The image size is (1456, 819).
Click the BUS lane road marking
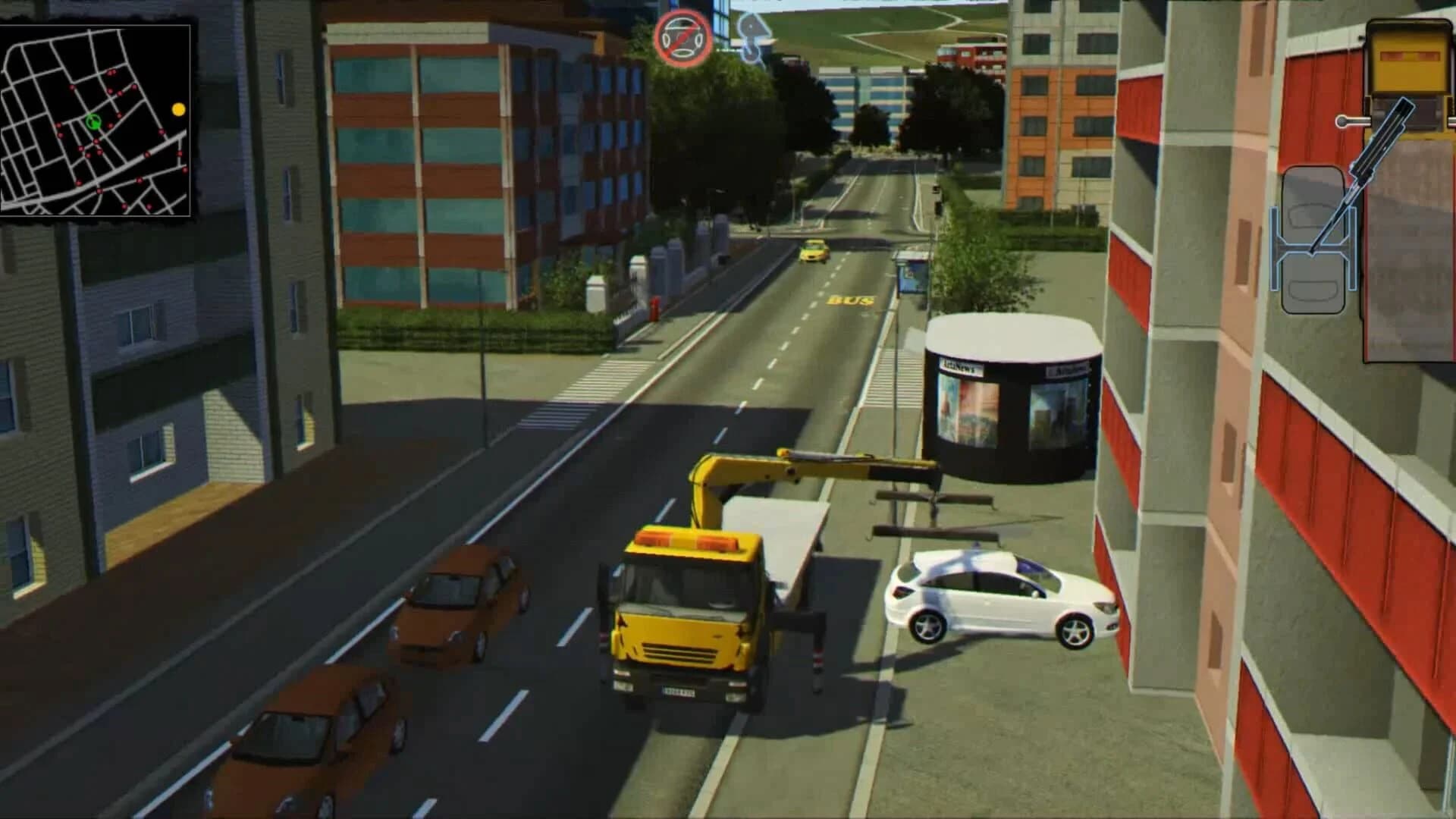[x=851, y=300]
